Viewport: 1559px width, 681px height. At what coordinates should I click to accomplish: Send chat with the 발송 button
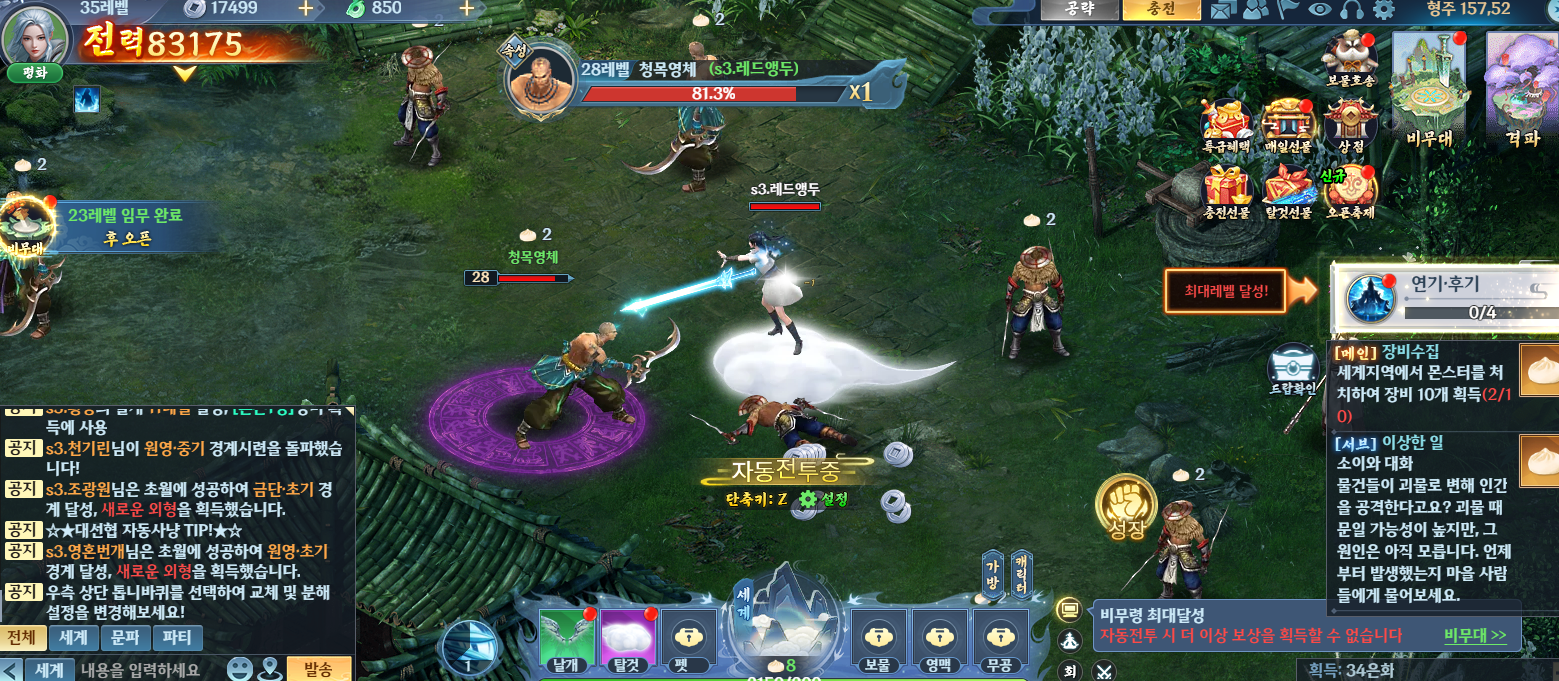pyautogui.click(x=318, y=669)
